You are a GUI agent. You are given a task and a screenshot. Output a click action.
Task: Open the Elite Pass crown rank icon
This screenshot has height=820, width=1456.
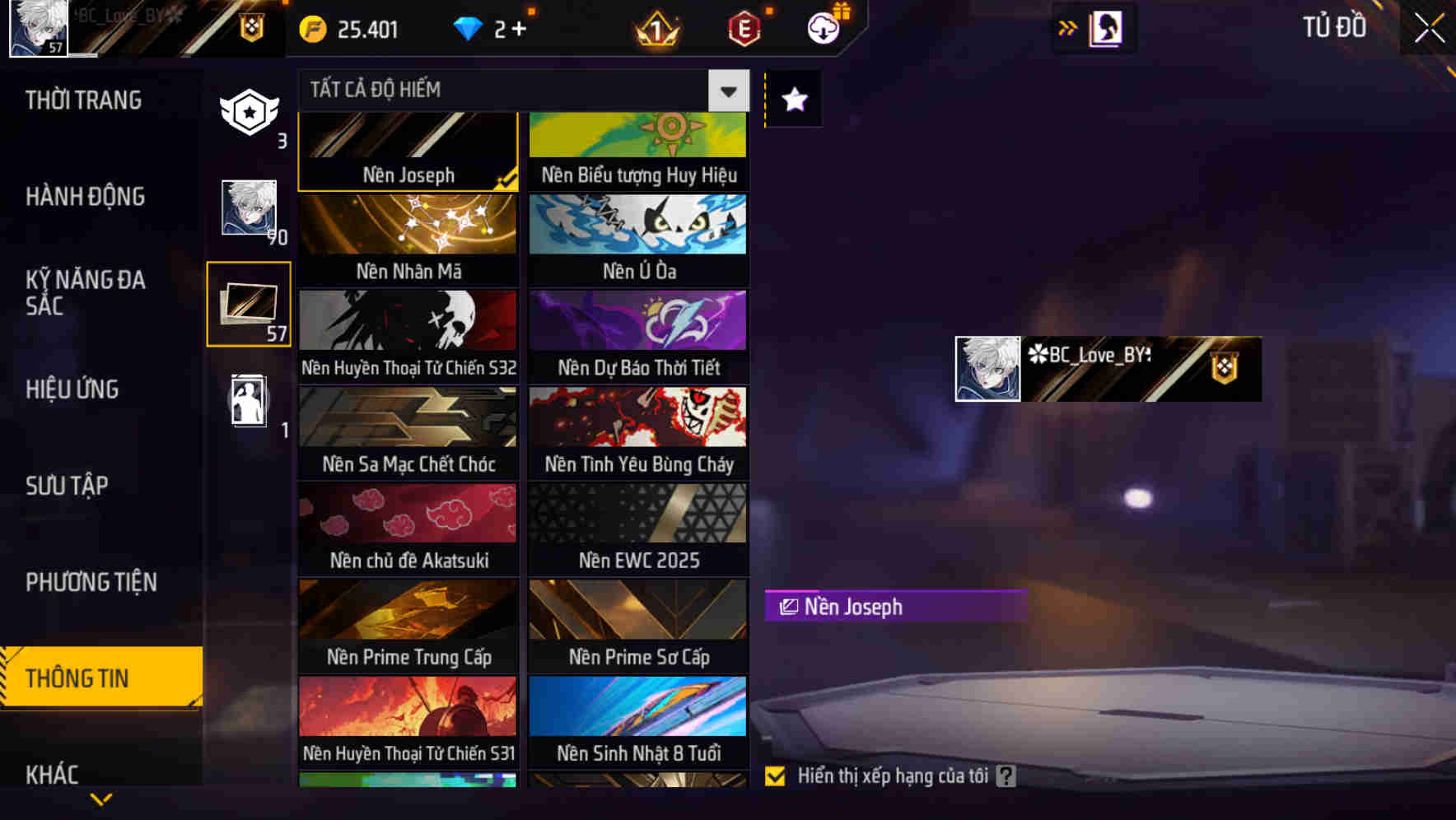[655, 29]
